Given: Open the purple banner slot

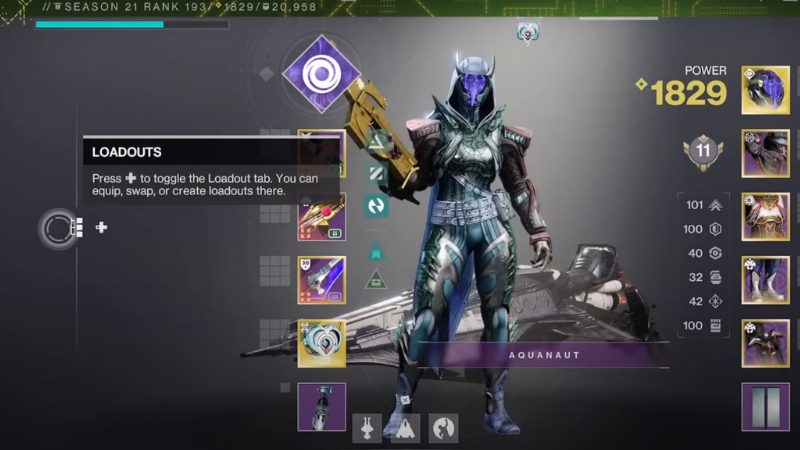Looking at the screenshot, I should coord(765,406).
